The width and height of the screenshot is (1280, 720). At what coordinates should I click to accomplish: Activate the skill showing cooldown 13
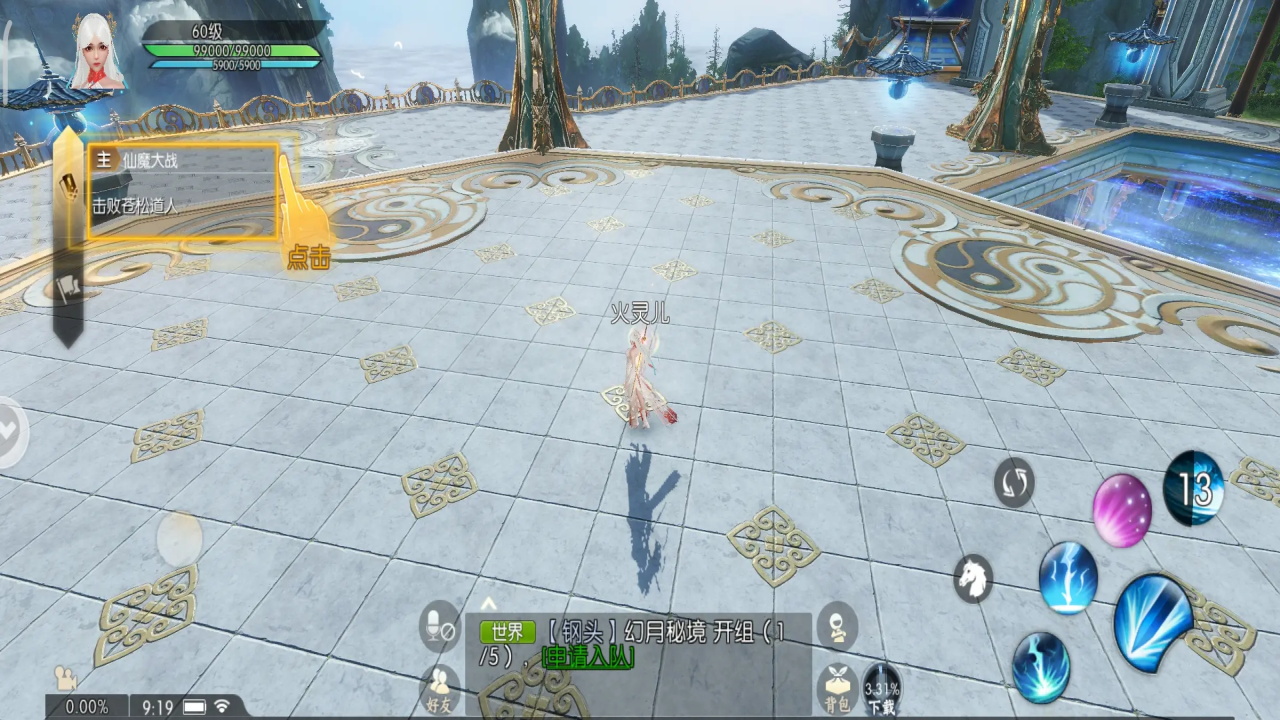(x=1194, y=489)
